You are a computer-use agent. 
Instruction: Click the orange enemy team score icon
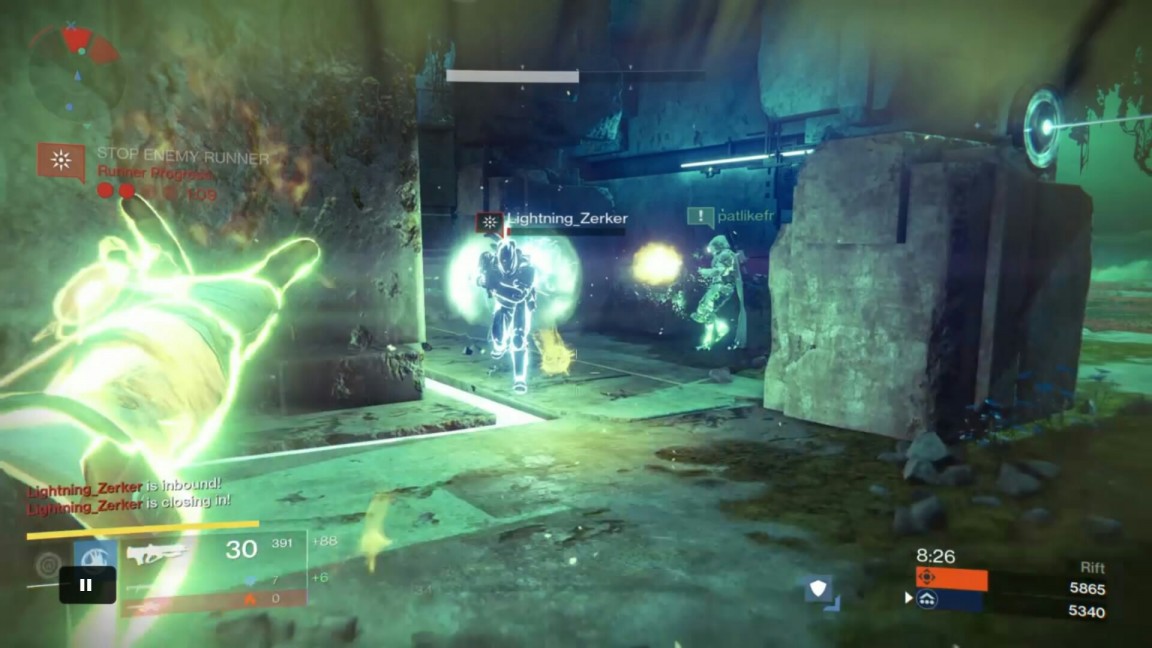927,578
